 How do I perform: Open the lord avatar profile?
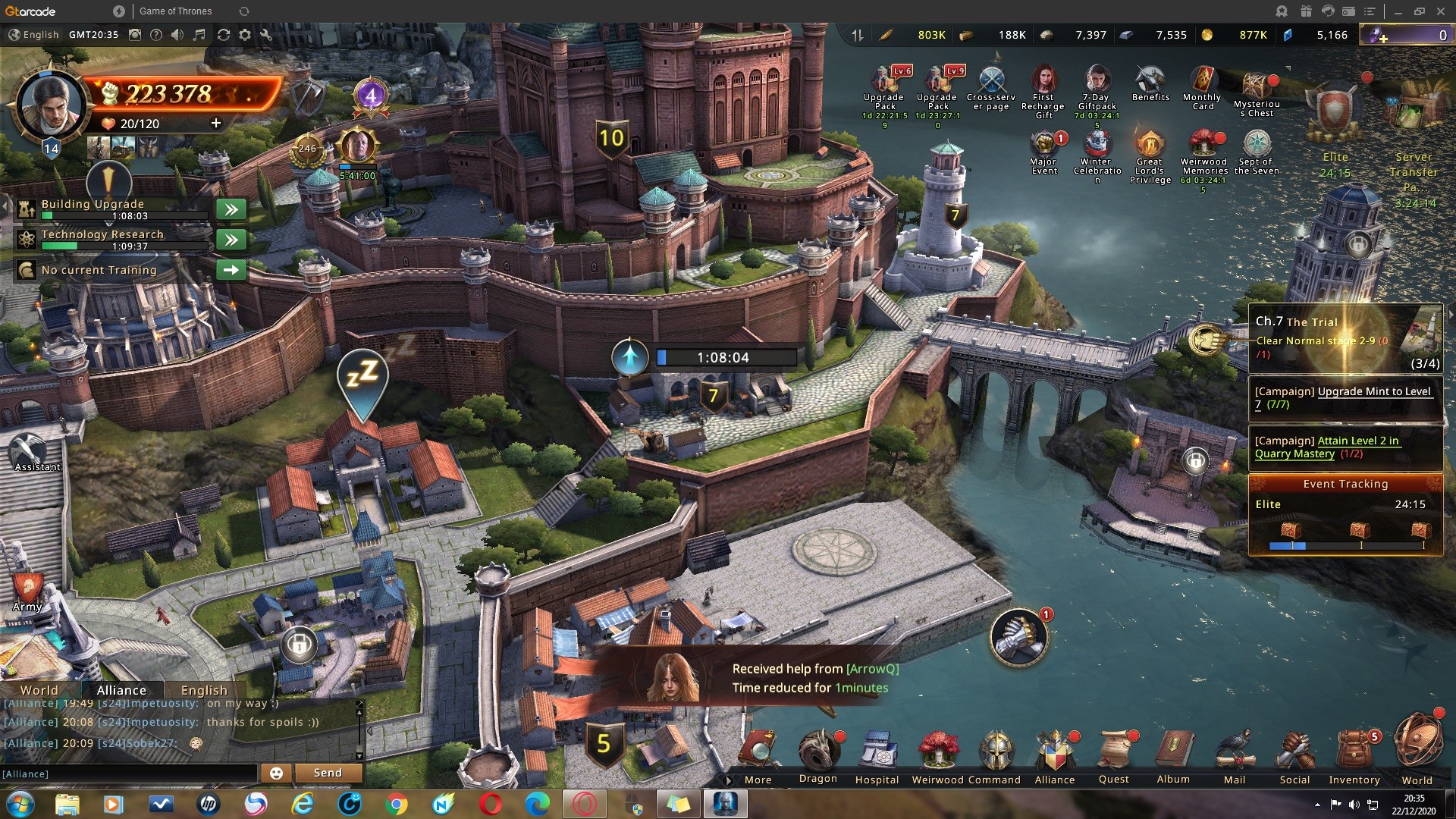pyautogui.click(x=51, y=106)
